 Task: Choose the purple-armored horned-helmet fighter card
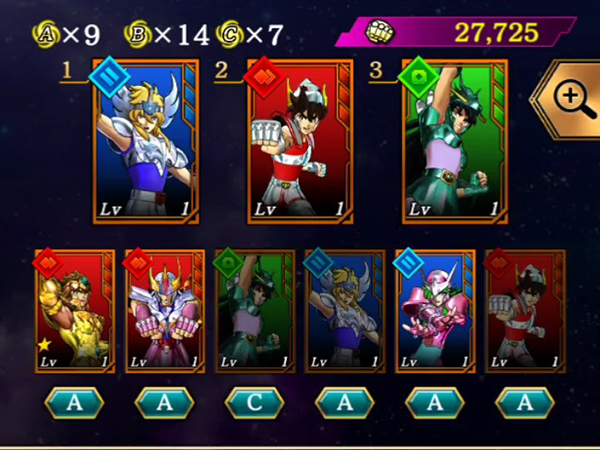tap(165, 312)
